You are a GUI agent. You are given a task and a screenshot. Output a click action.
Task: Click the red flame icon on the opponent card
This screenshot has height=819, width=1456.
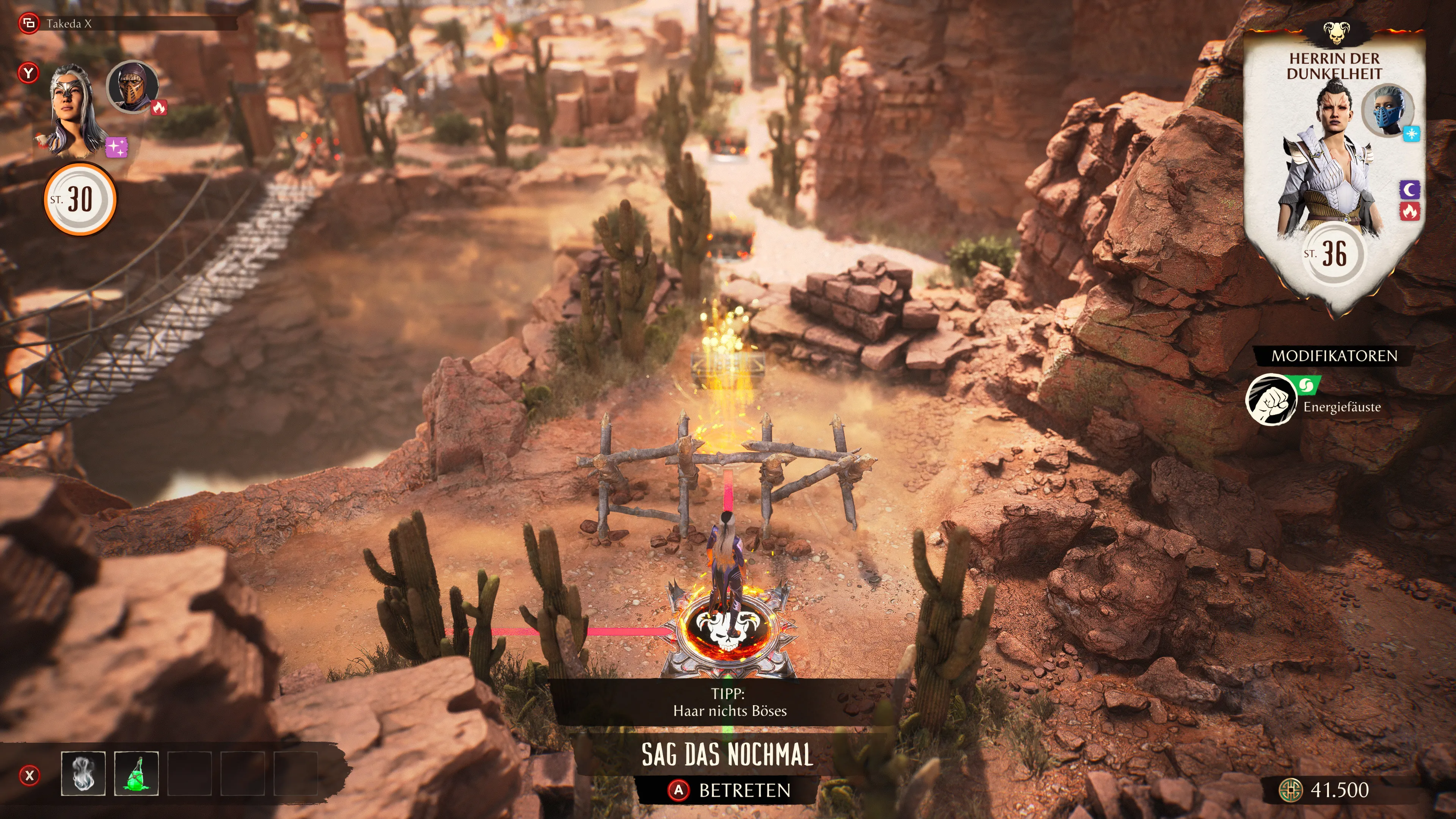pos(1410,212)
